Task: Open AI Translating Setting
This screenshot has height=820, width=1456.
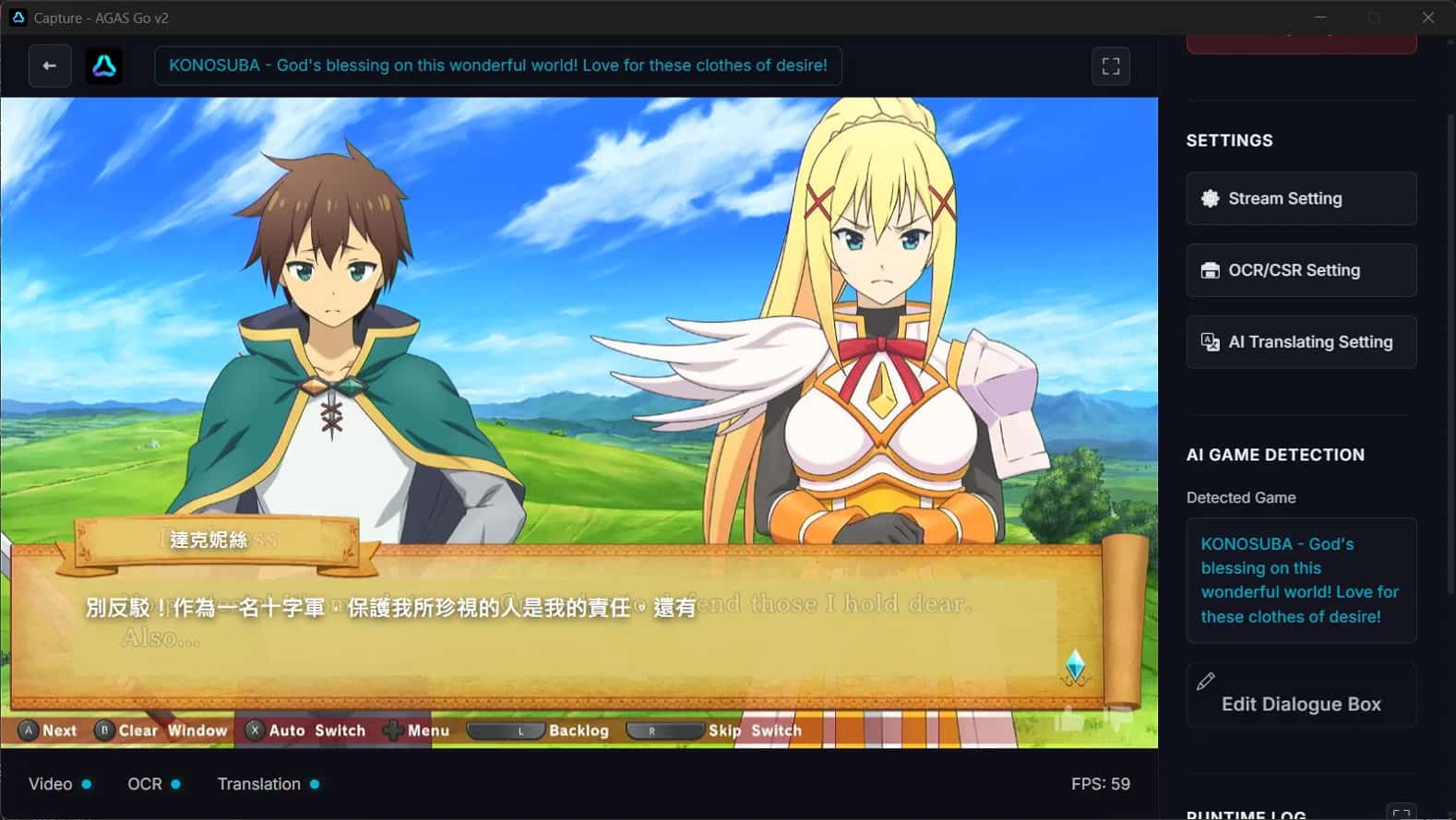Action: (x=1300, y=341)
